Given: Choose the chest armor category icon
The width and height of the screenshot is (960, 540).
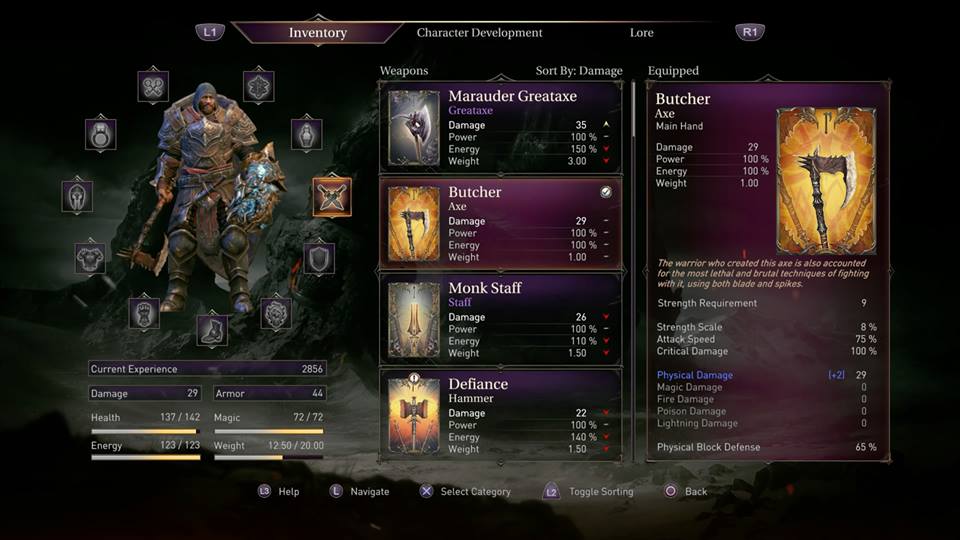Looking at the screenshot, I should (90, 257).
